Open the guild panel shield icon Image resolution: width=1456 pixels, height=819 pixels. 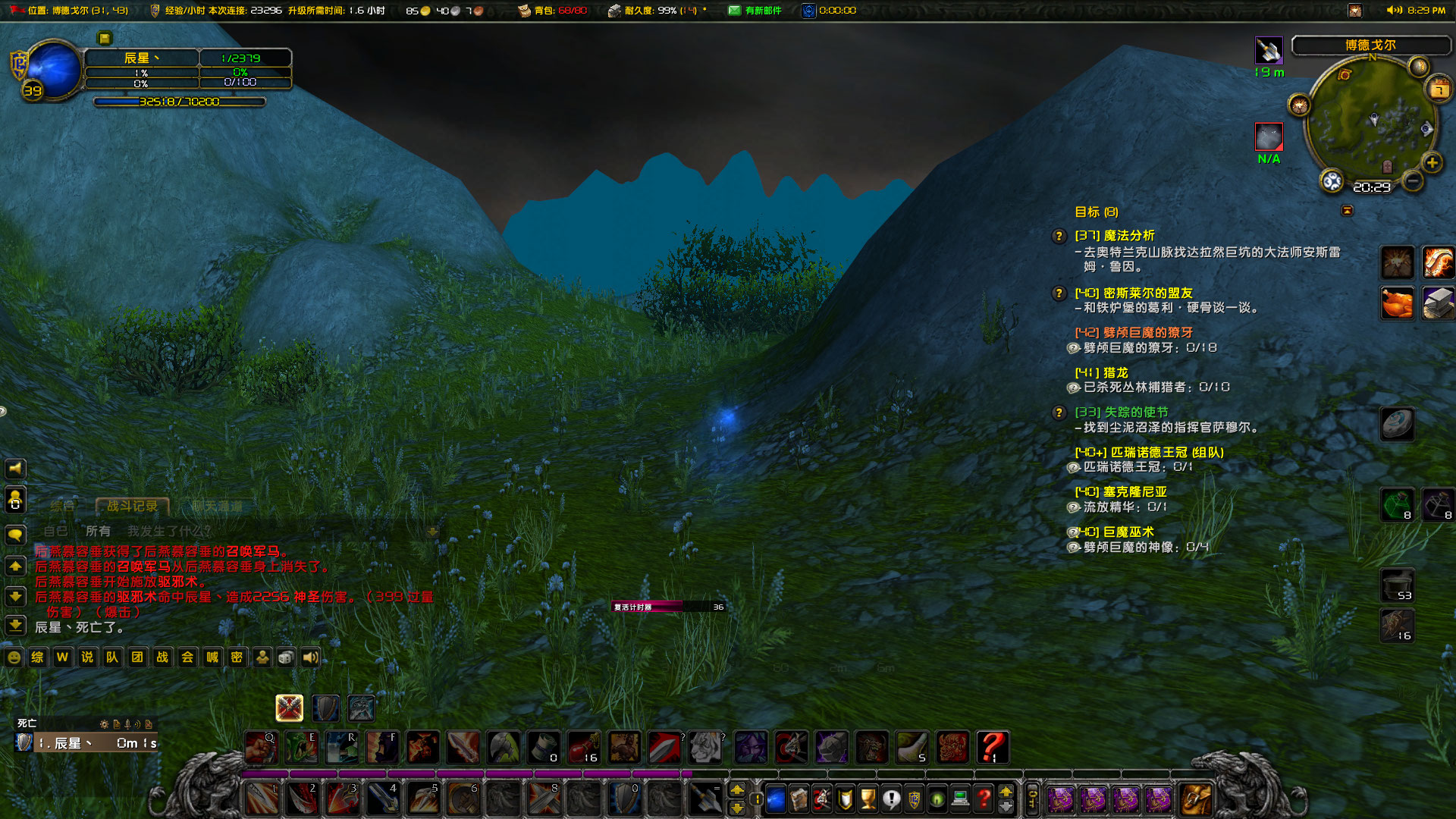point(915,799)
